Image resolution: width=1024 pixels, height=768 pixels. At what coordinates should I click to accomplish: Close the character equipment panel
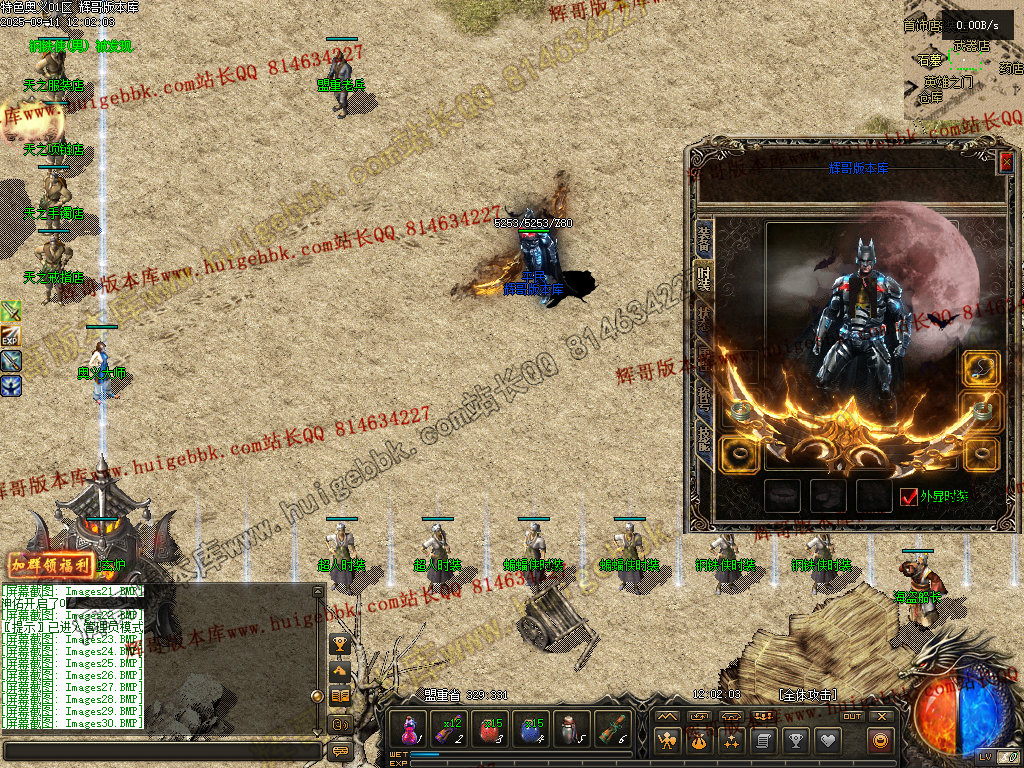[x=1006, y=162]
